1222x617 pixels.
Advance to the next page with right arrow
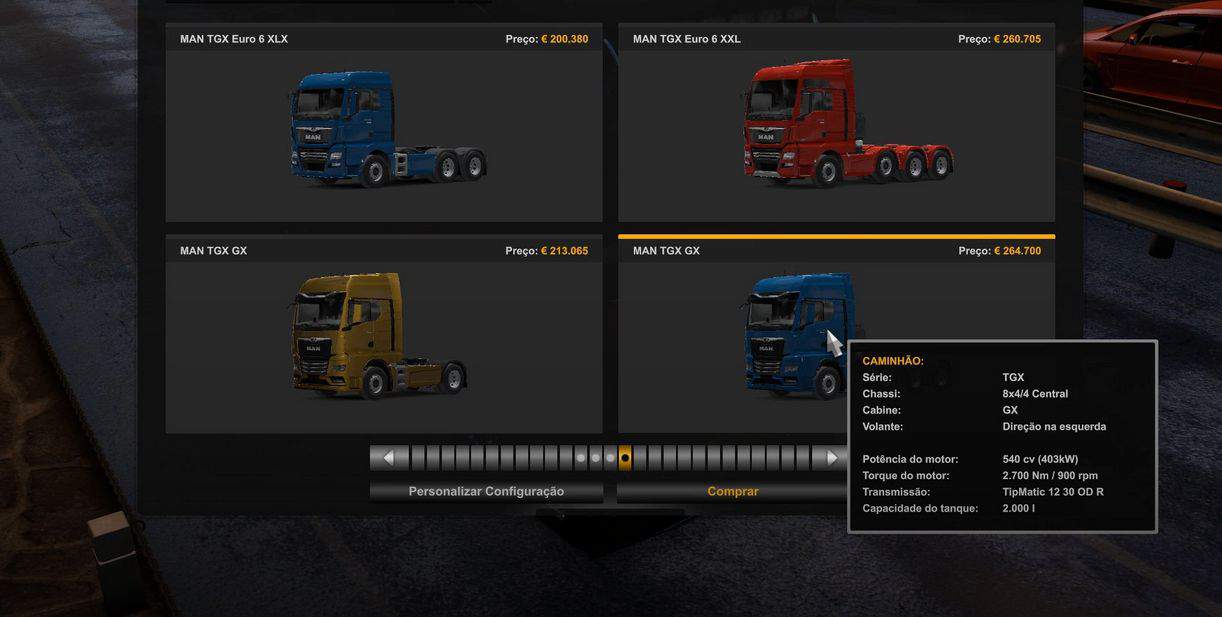click(829, 458)
